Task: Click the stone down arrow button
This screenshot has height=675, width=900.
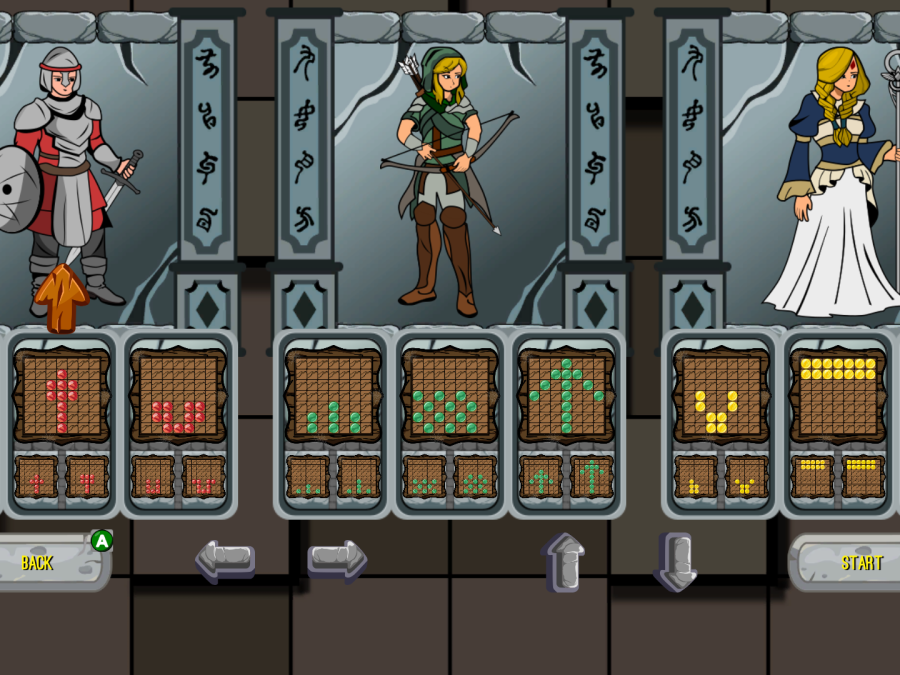Action: [x=675, y=561]
